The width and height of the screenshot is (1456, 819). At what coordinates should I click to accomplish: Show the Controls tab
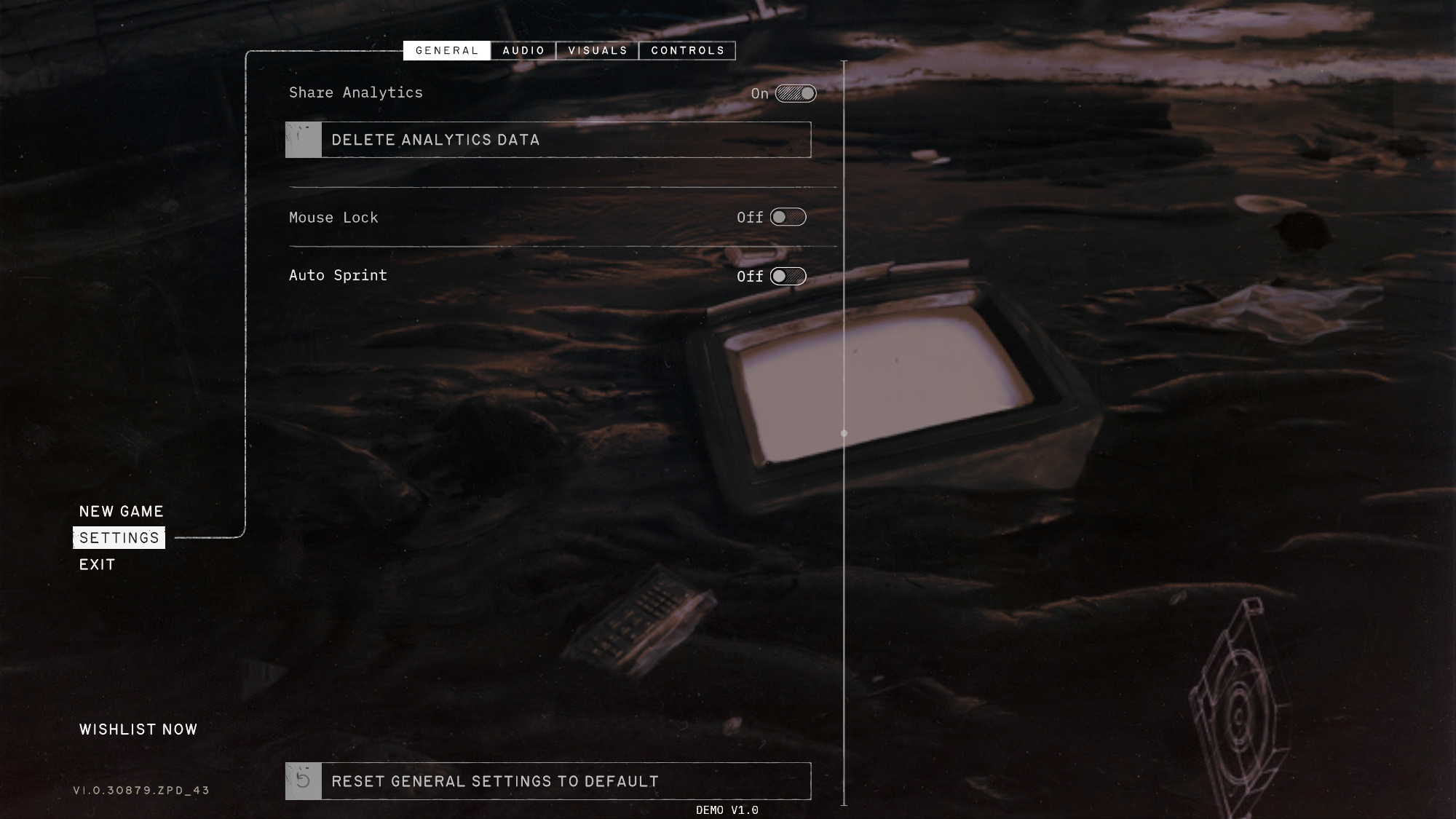(687, 50)
